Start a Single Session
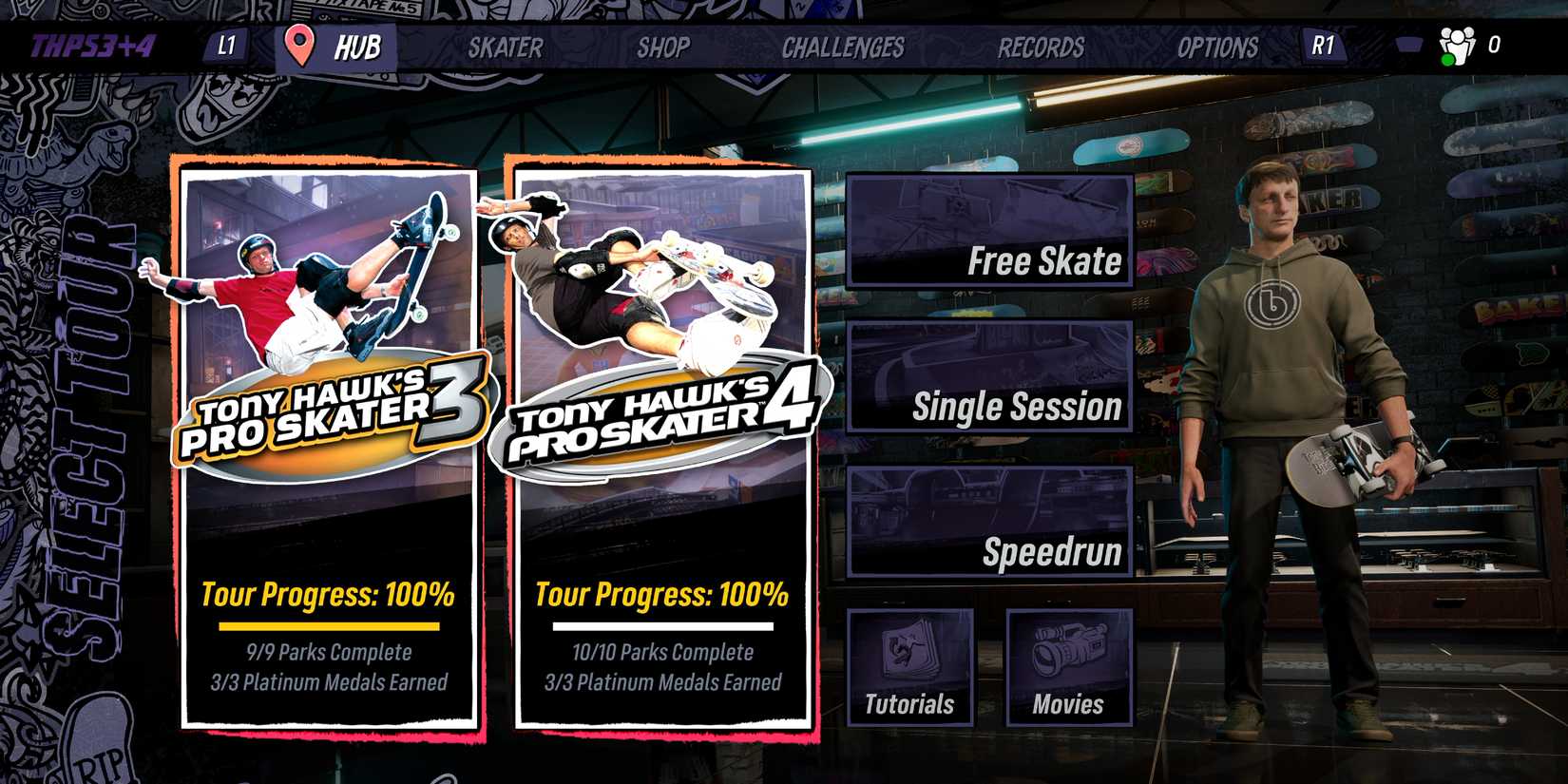The width and height of the screenshot is (1568, 784). click(x=988, y=378)
